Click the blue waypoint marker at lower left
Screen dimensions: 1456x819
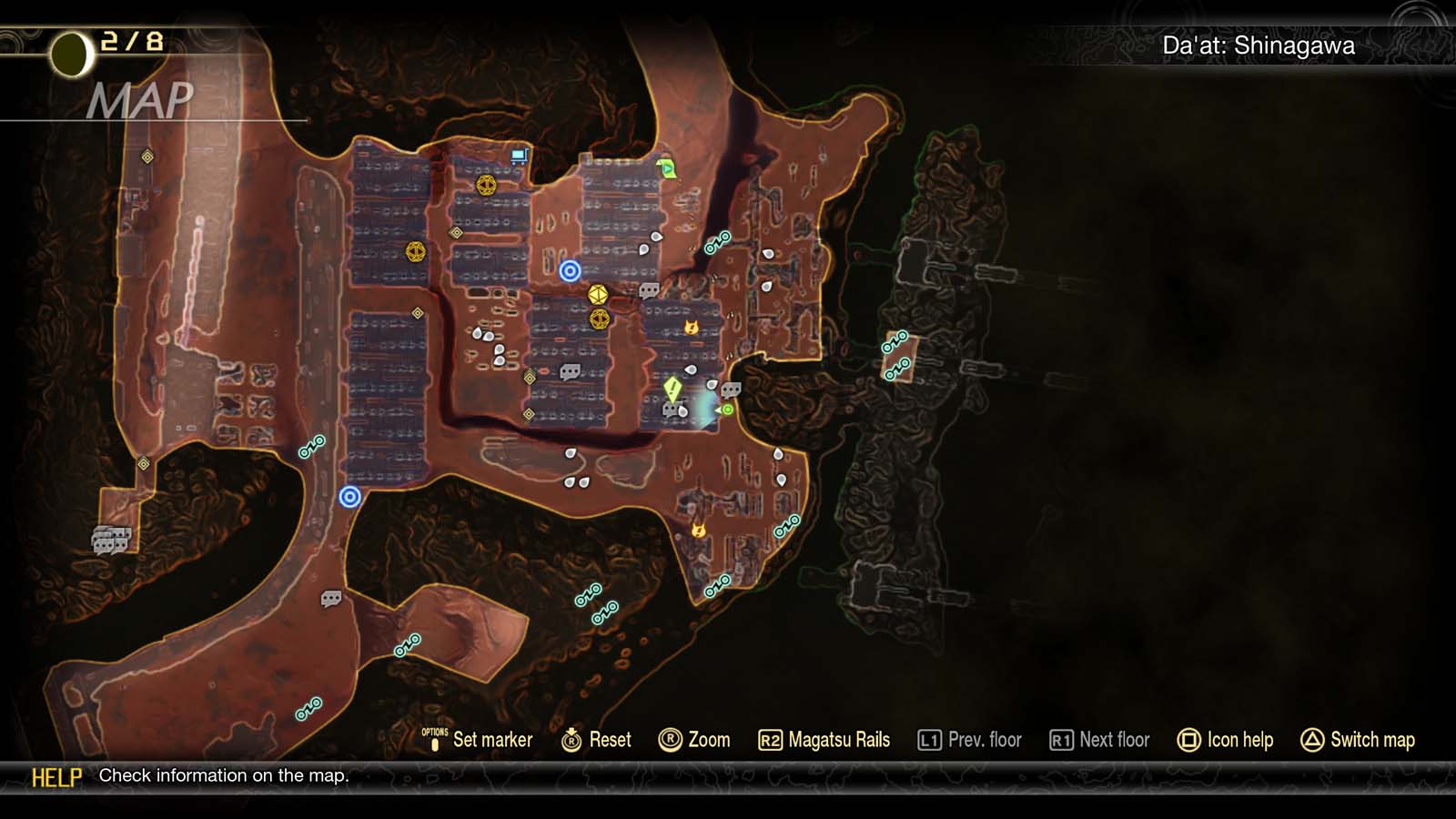point(349,495)
